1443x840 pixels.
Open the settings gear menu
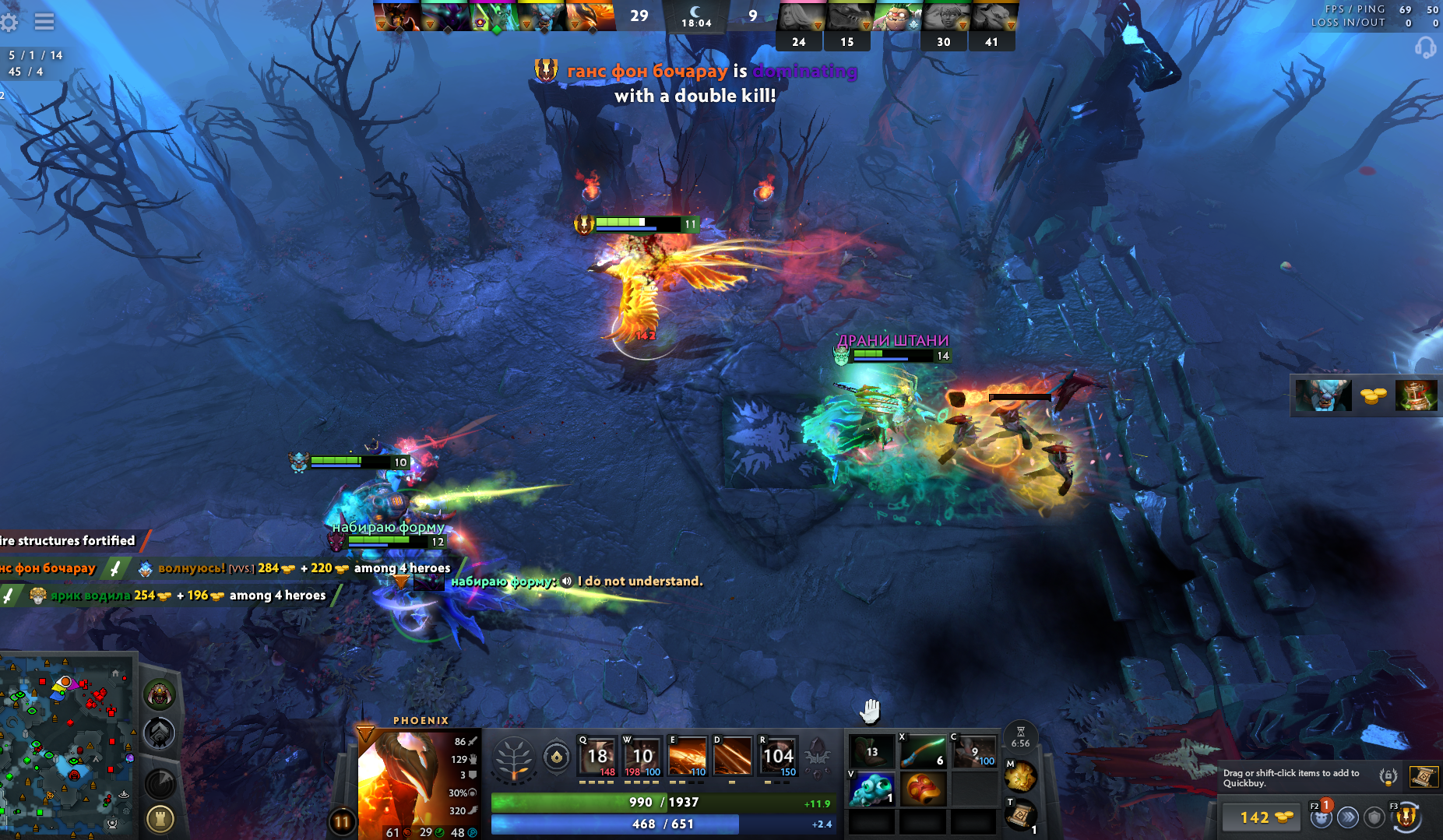tap(9, 22)
